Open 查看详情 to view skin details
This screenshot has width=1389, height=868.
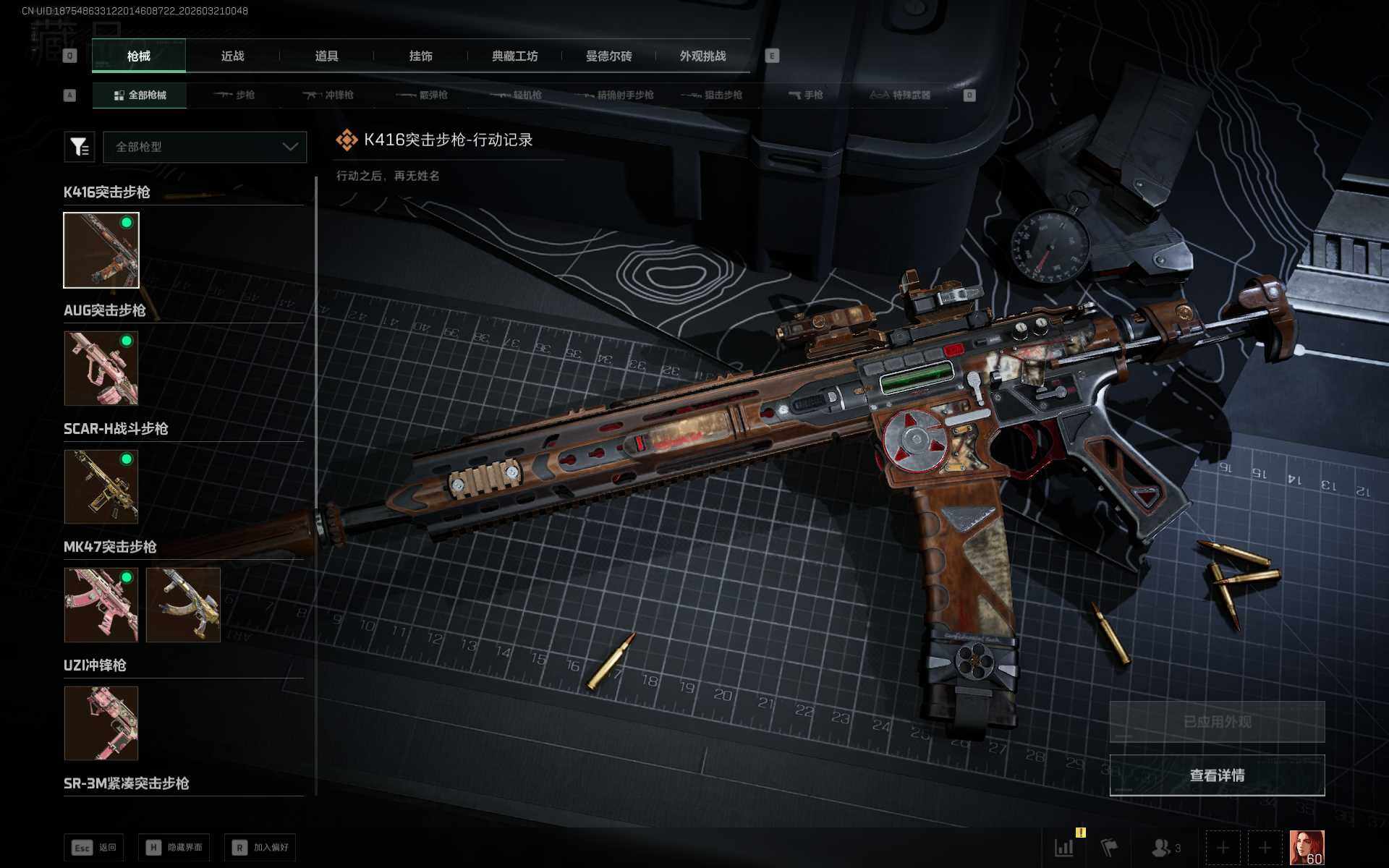(x=1217, y=775)
